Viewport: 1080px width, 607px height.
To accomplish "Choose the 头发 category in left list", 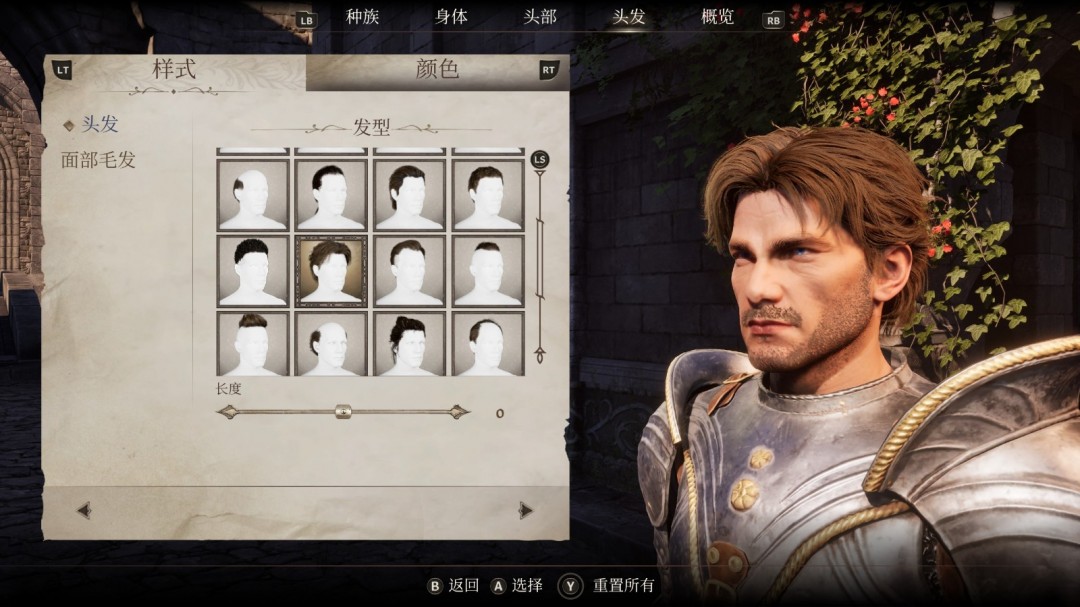I will click(x=99, y=124).
